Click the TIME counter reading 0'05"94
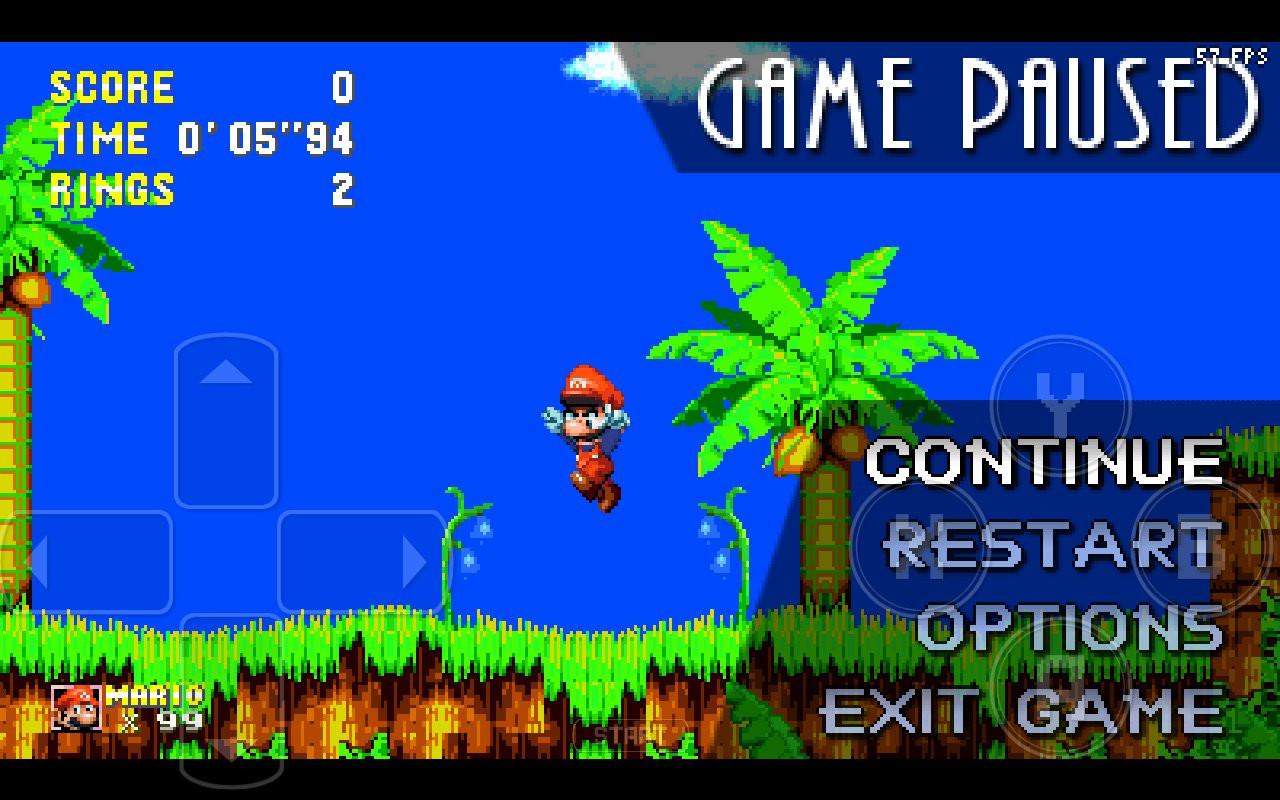1280x800 pixels. 200,140
